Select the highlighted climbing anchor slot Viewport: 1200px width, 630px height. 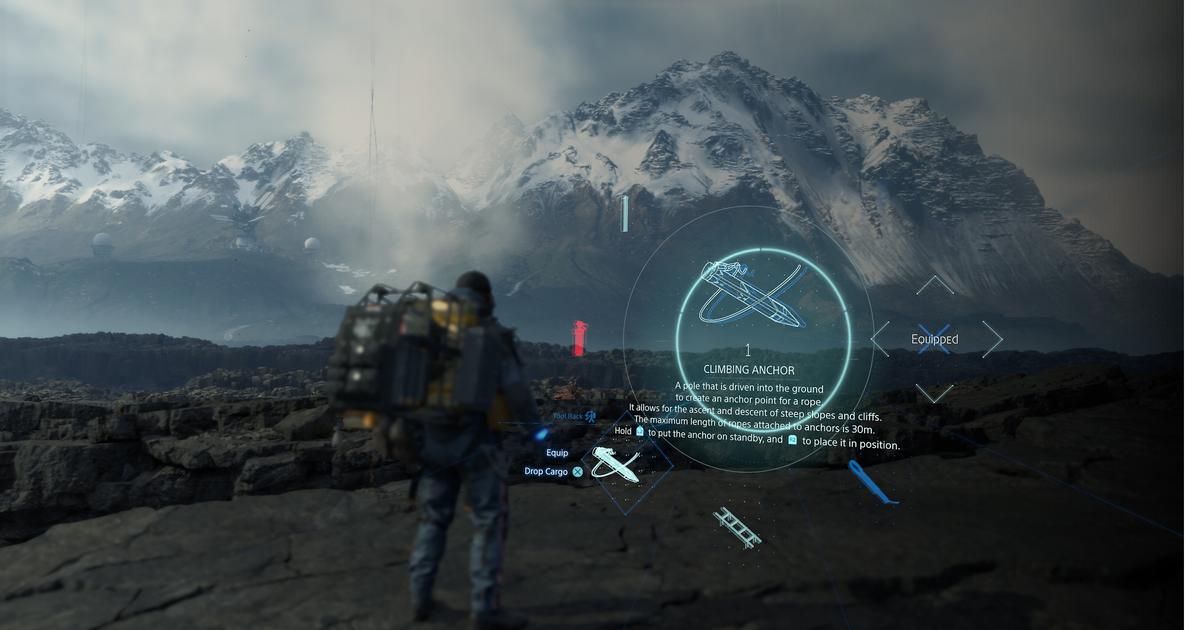(617, 465)
